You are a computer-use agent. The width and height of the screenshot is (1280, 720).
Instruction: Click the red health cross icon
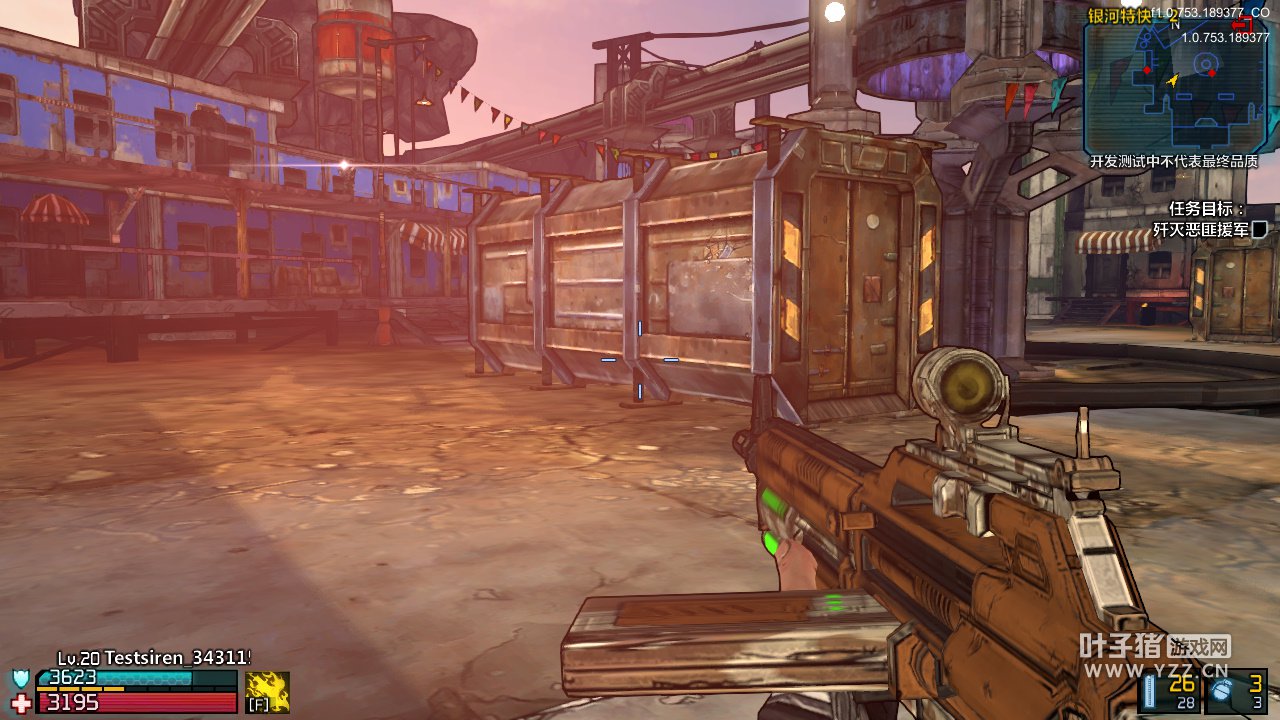21,702
